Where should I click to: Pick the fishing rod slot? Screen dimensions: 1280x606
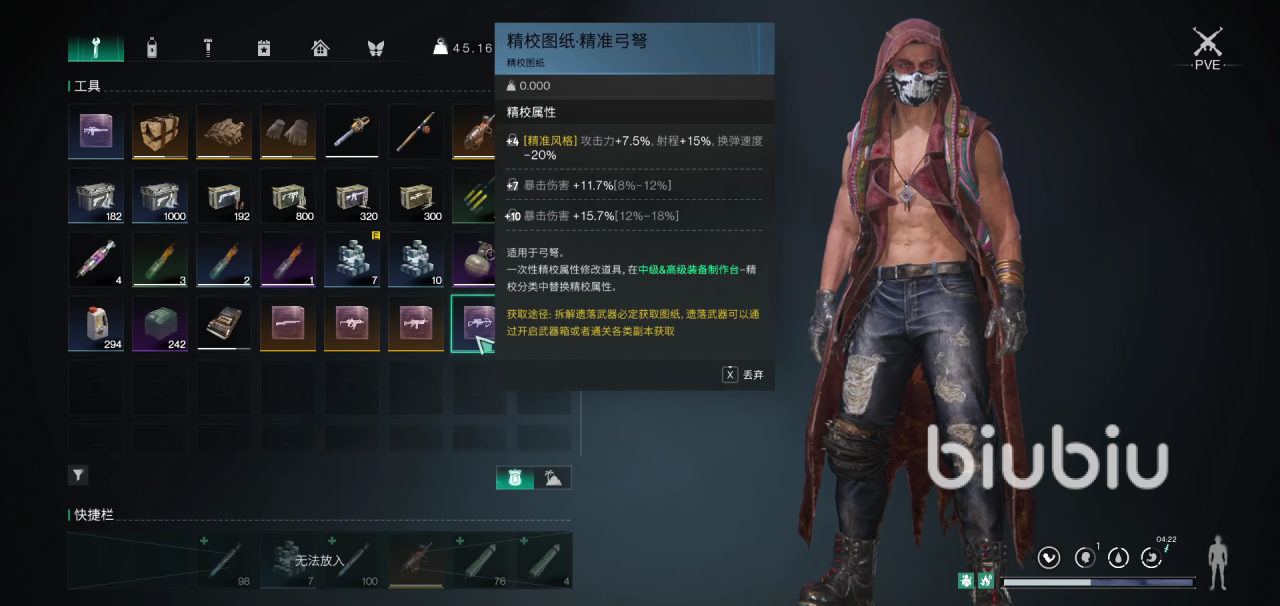pyautogui.click(x=416, y=131)
